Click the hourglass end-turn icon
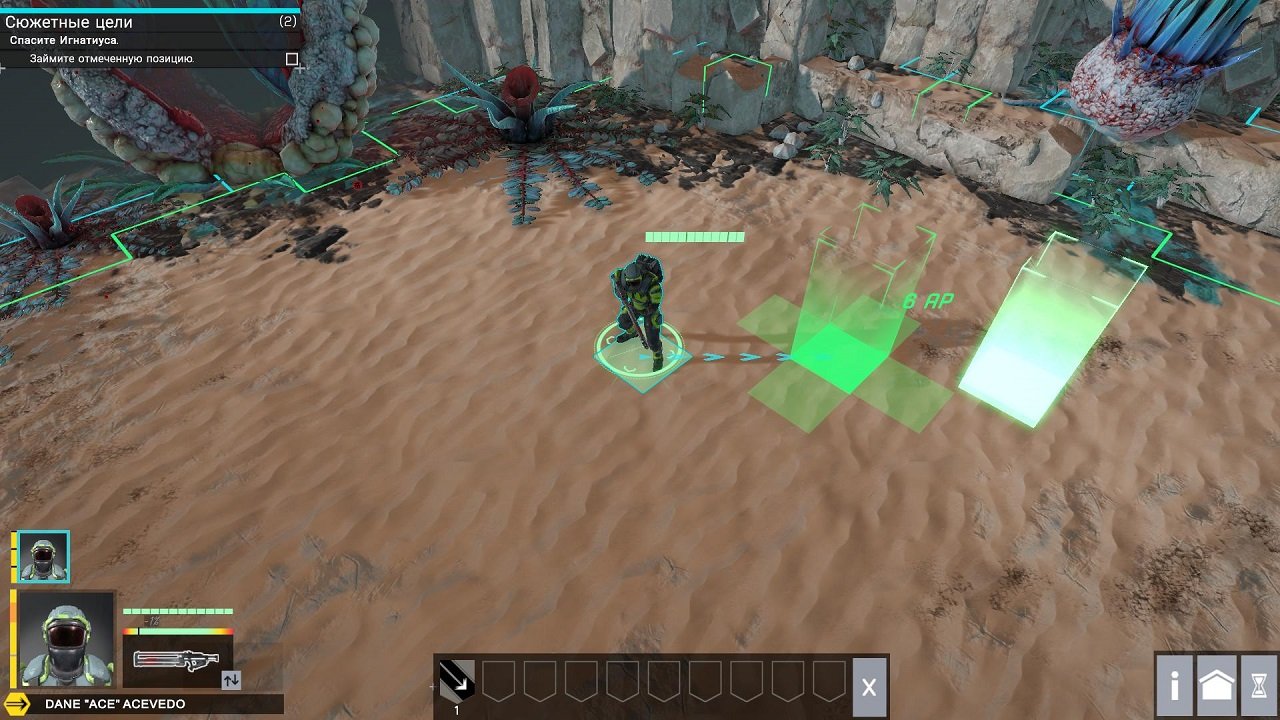The width and height of the screenshot is (1280, 720). tap(1259, 685)
